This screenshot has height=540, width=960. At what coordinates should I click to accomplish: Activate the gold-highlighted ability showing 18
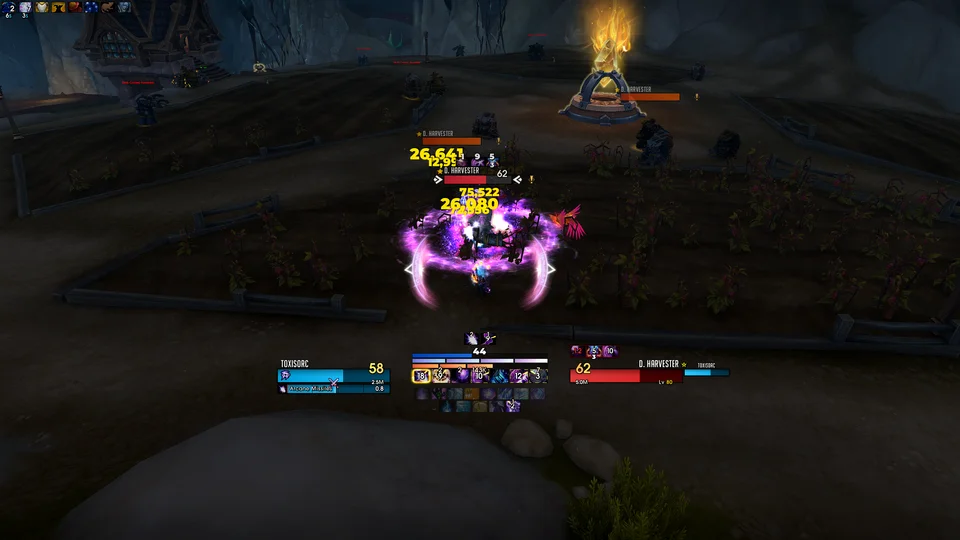421,375
